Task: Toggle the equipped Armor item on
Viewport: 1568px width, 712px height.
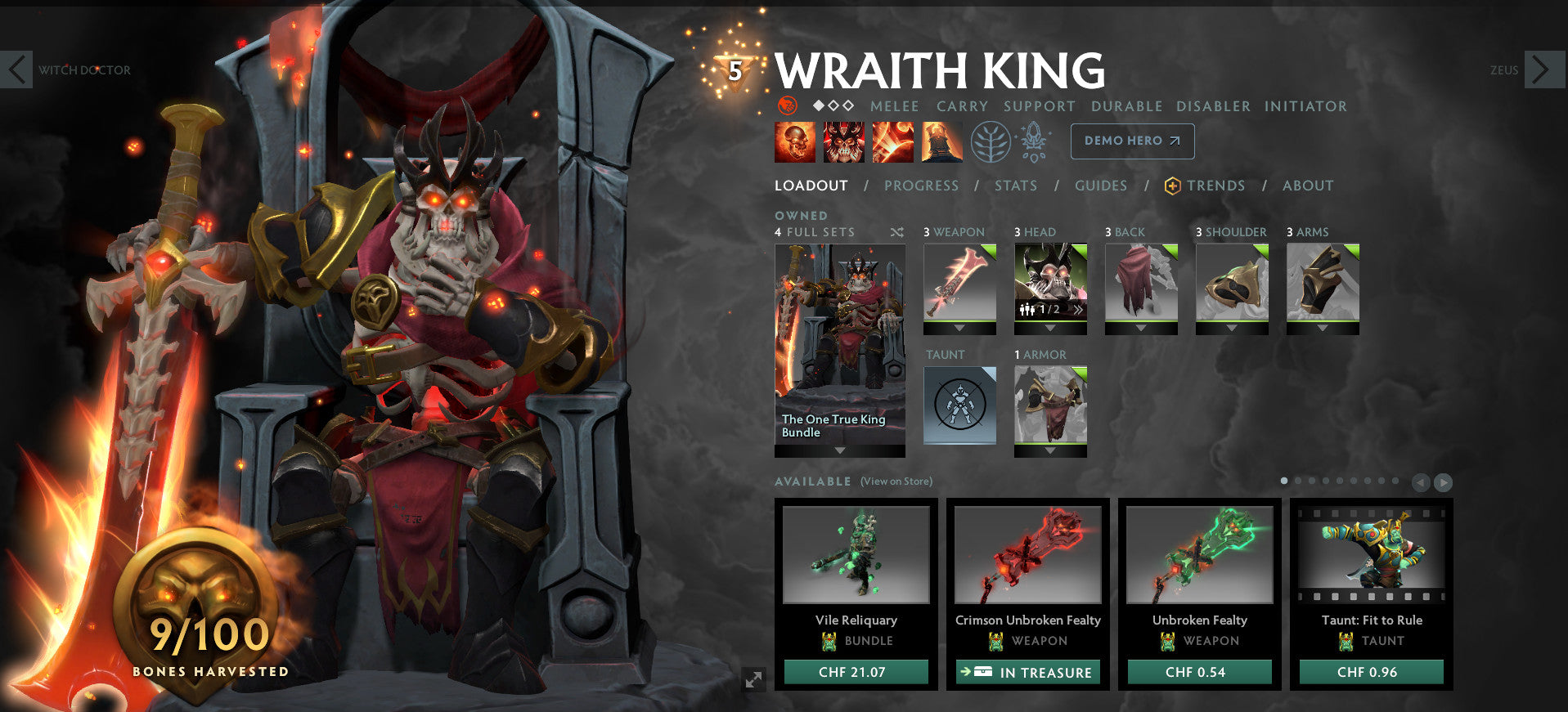Action: 1050,403
